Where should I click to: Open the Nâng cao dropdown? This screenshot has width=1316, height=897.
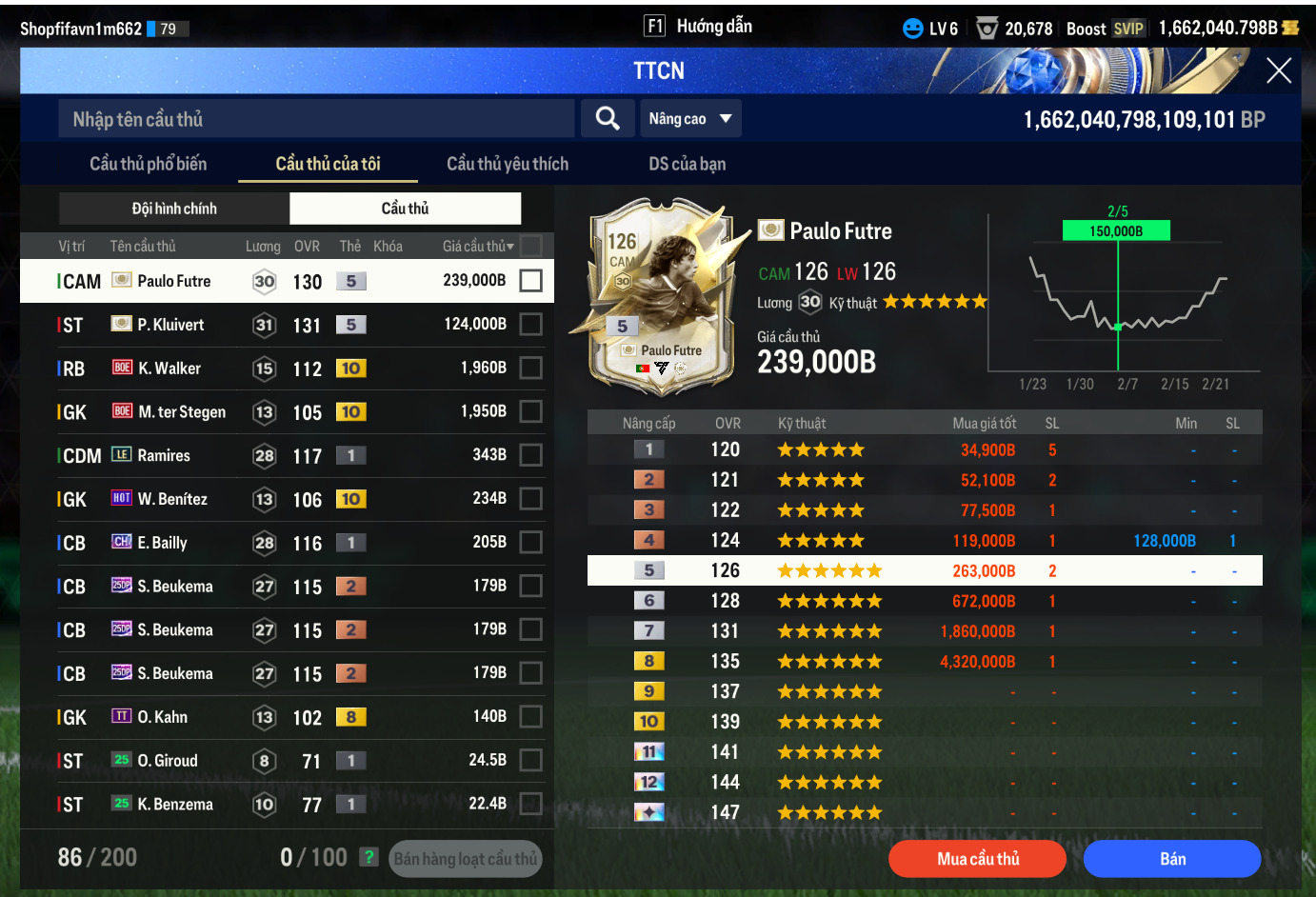(x=690, y=119)
